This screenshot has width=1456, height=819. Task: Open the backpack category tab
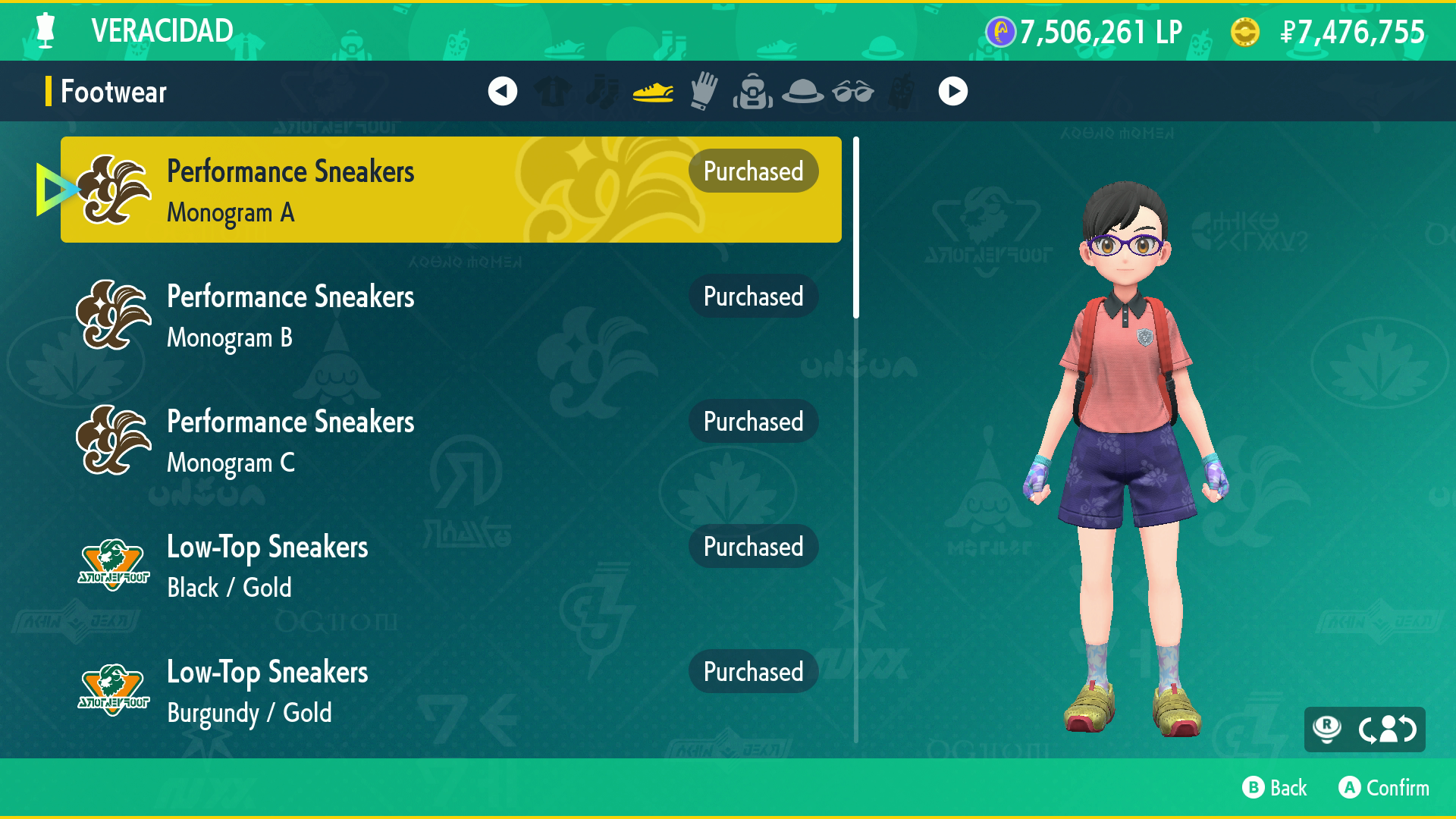[x=753, y=92]
